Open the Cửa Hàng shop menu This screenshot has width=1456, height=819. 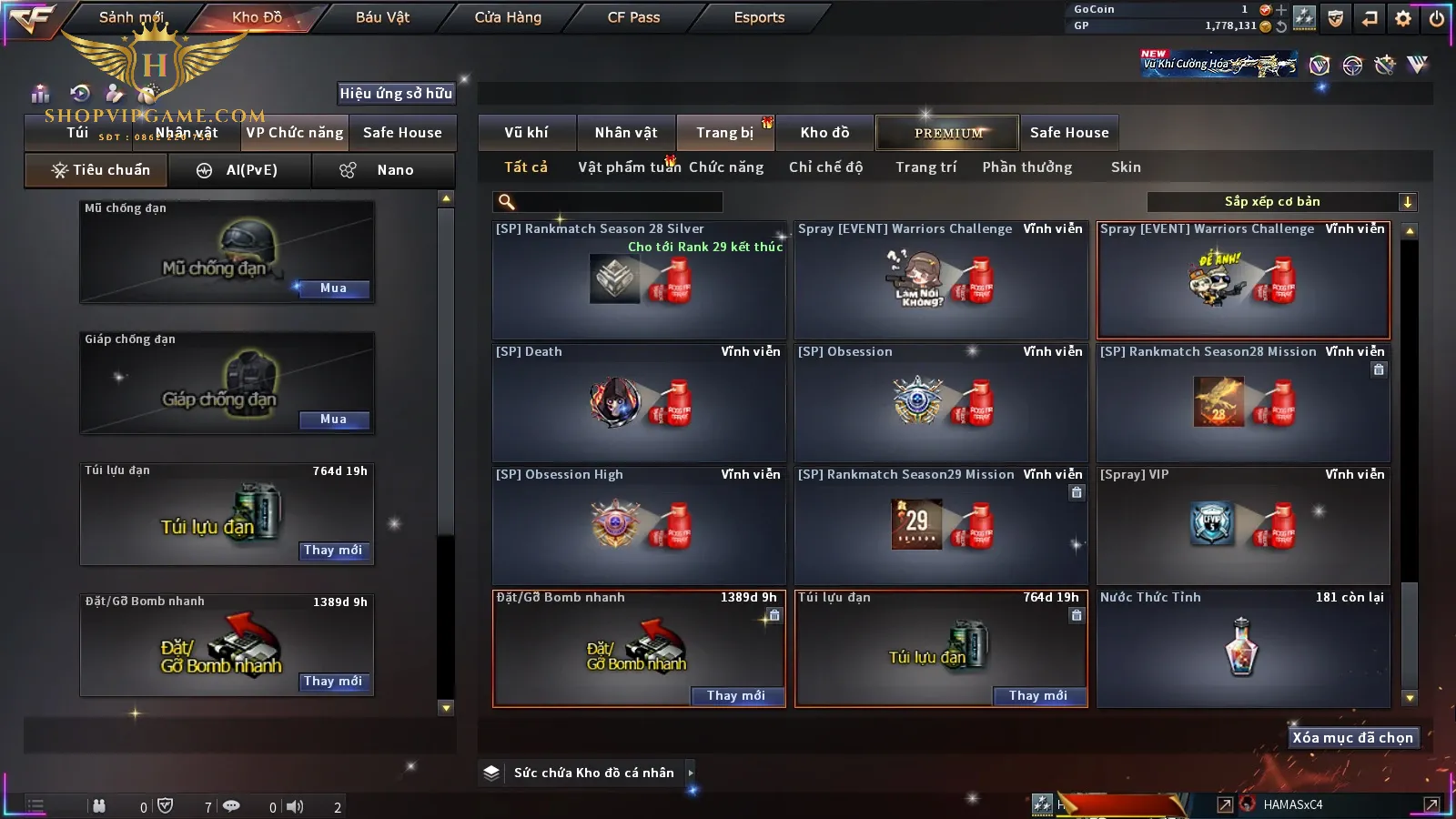pos(508,17)
